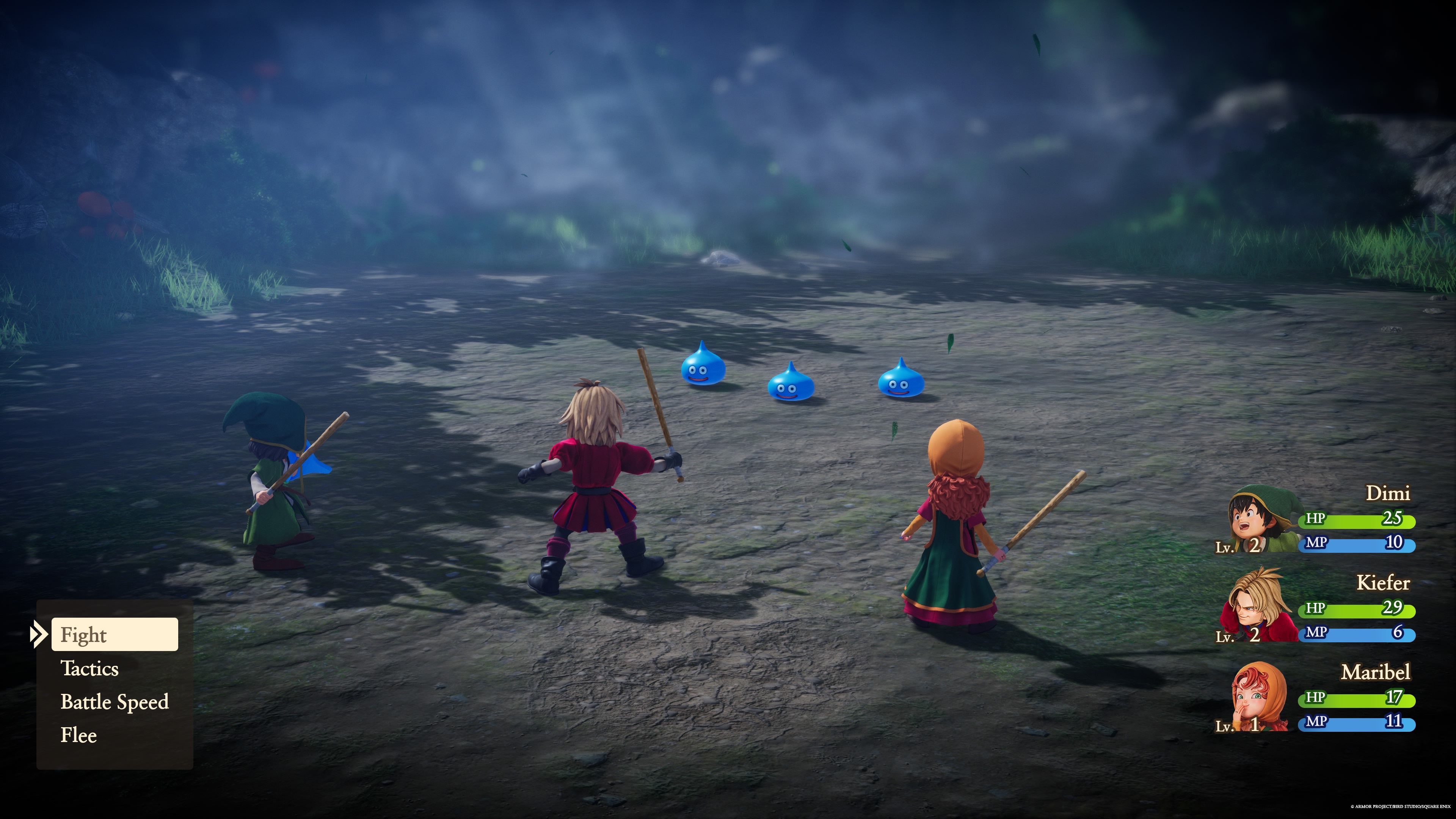This screenshot has width=1456, height=819.
Task: Open the Battle Speed option
Action: tap(114, 703)
